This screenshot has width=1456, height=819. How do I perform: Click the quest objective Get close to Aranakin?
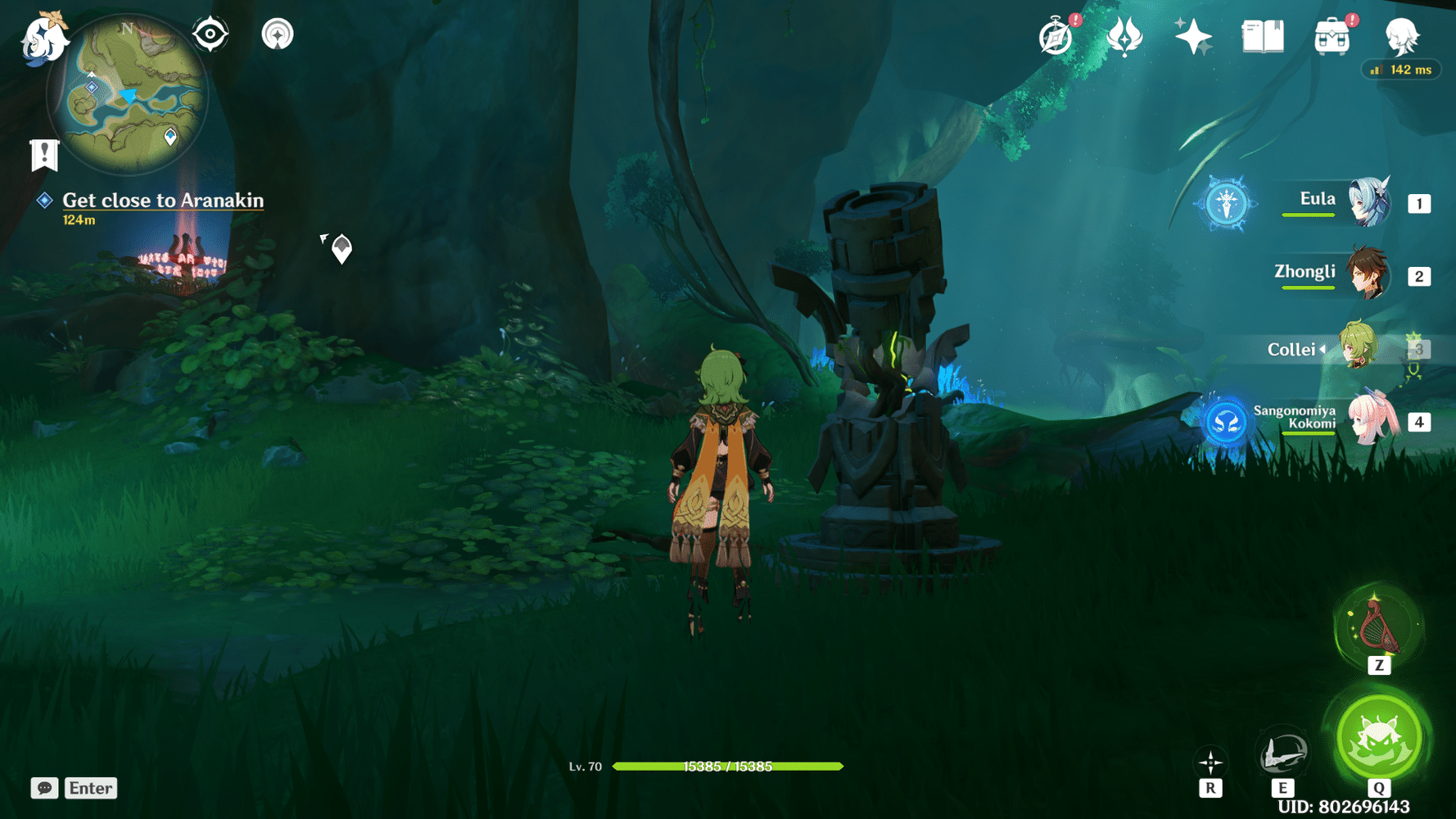pyautogui.click(x=162, y=200)
